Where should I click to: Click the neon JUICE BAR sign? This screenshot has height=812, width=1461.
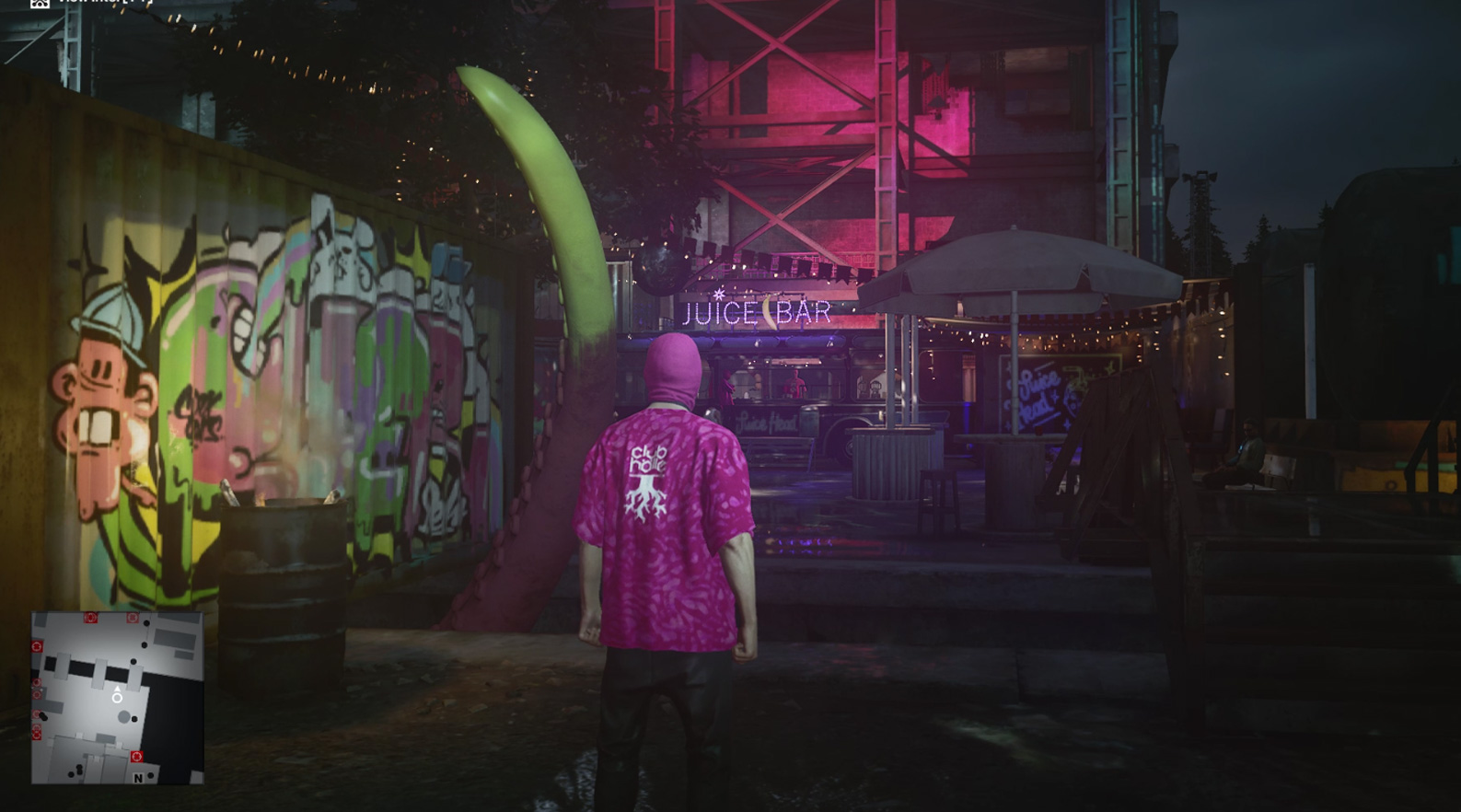point(759,313)
